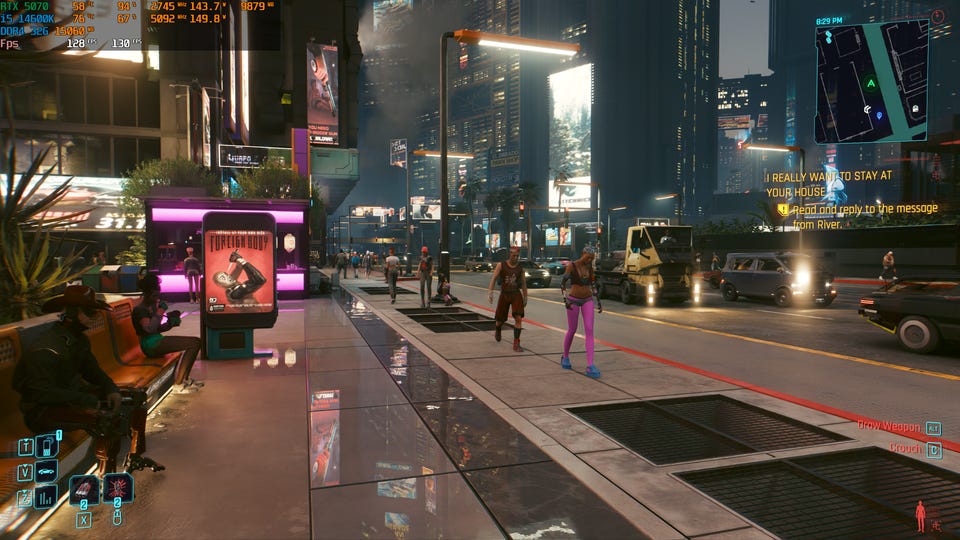Open the phone icon with a notification badge
Viewport: 960px width, 540px height.
[x=46, y=446]
